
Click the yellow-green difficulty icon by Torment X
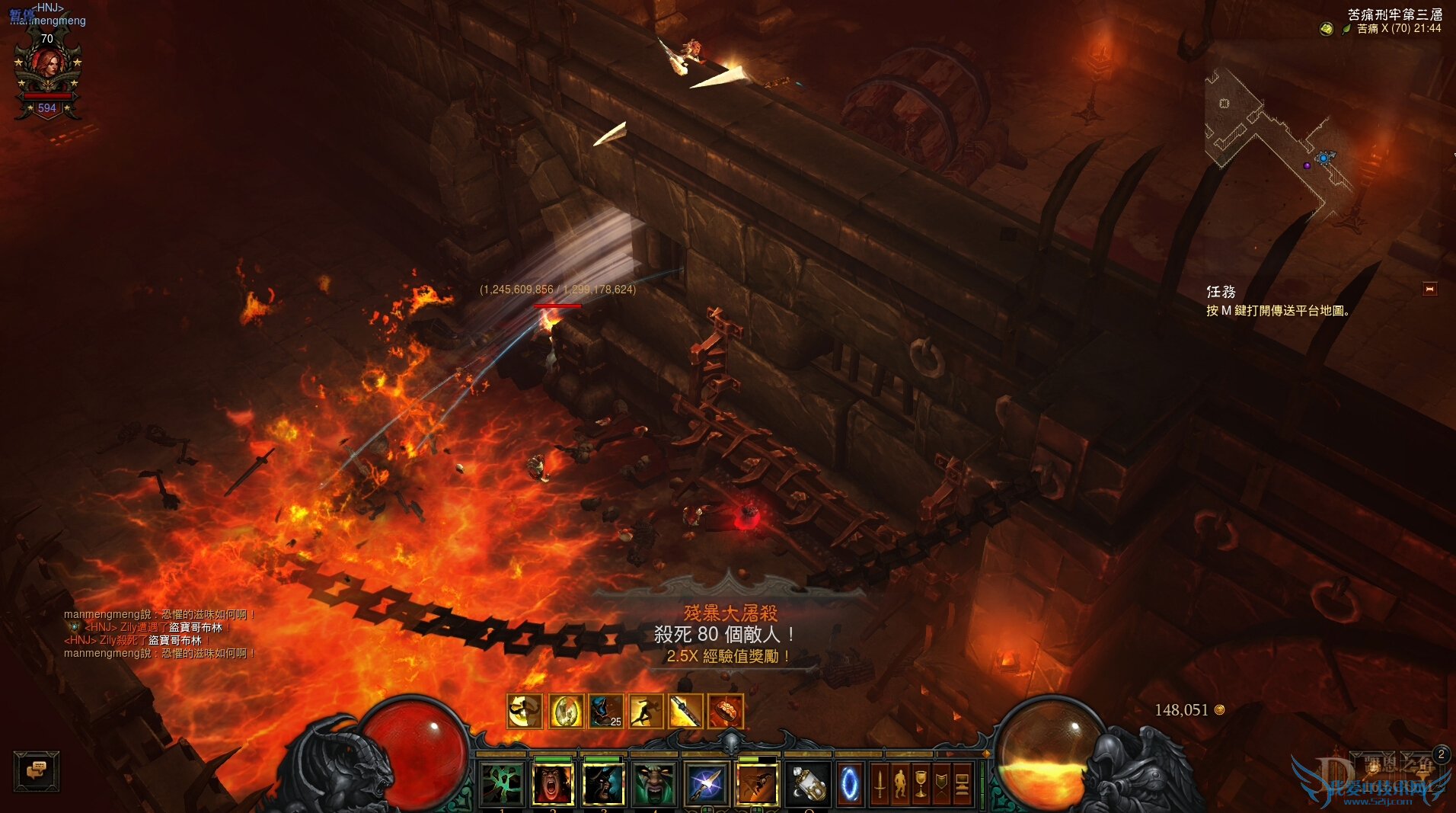pyautogui.click(x=1327, y=29)
